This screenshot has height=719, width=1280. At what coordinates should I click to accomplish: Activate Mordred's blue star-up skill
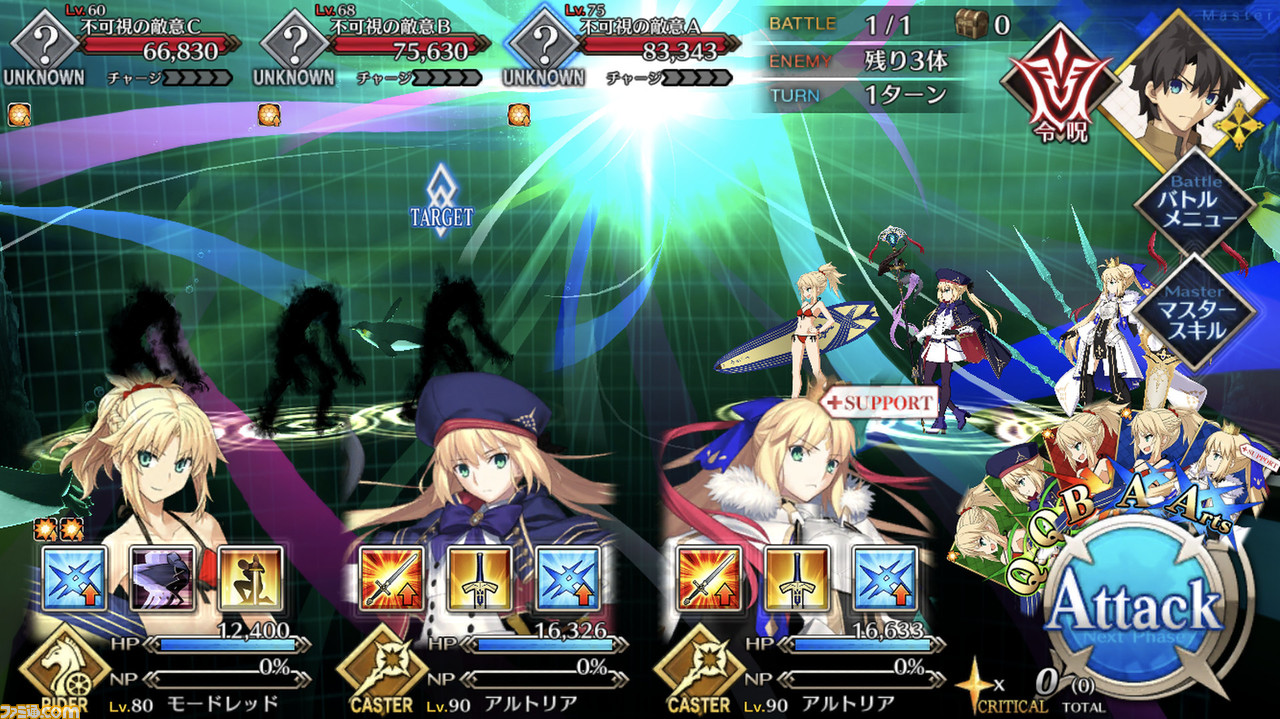[75, 578]
